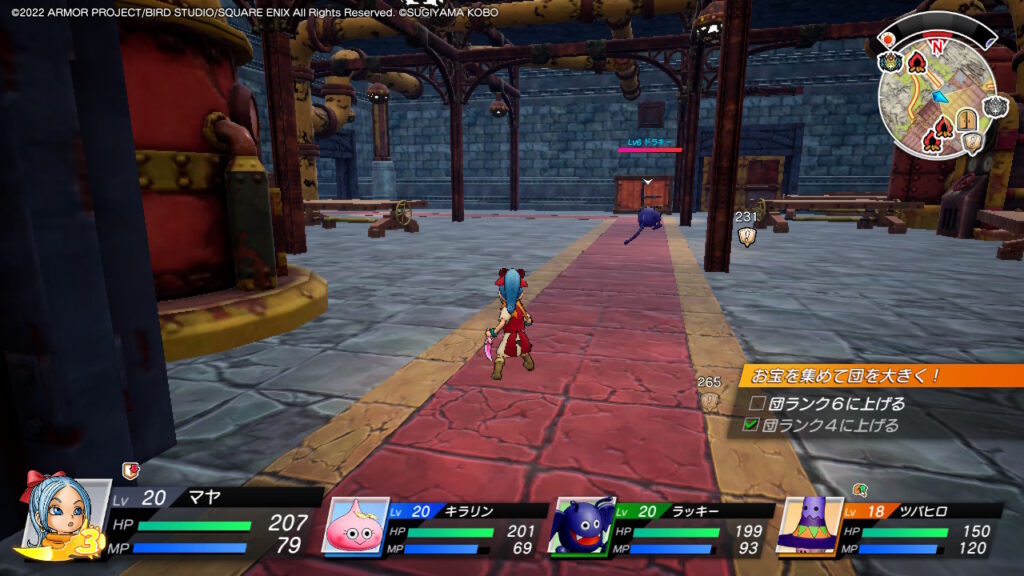Click the treasure marker showing 231
Screen dimensions: 1024x576
point(747,236)
